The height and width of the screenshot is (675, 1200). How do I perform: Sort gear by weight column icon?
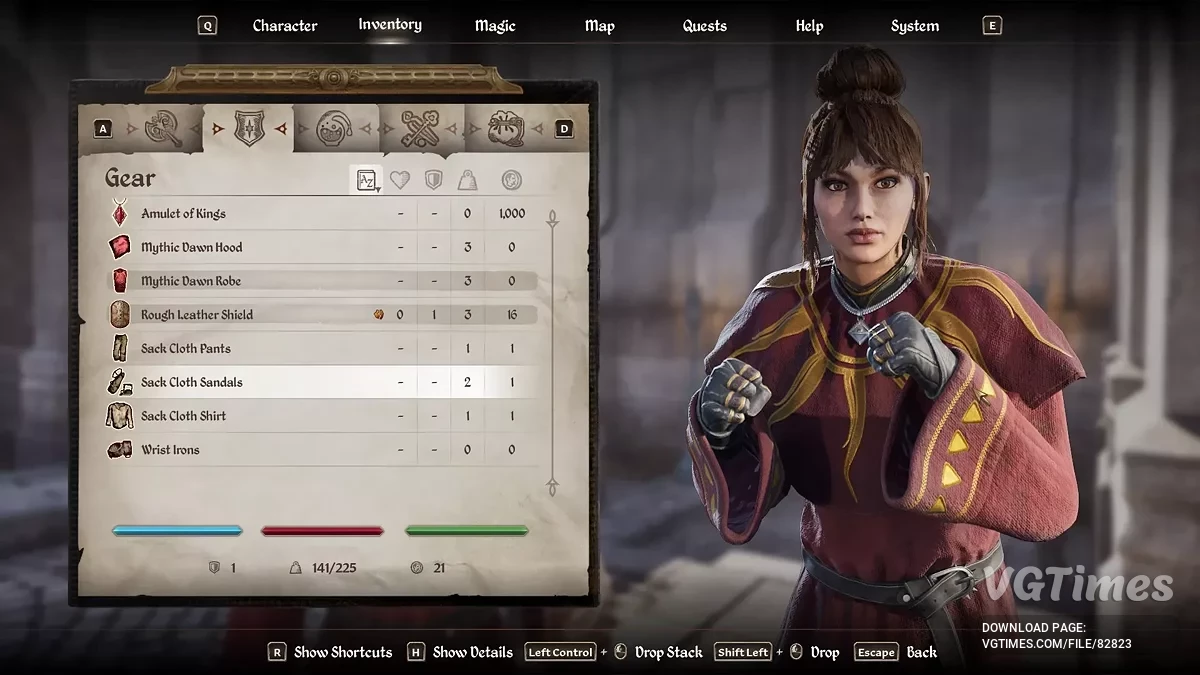467,180
